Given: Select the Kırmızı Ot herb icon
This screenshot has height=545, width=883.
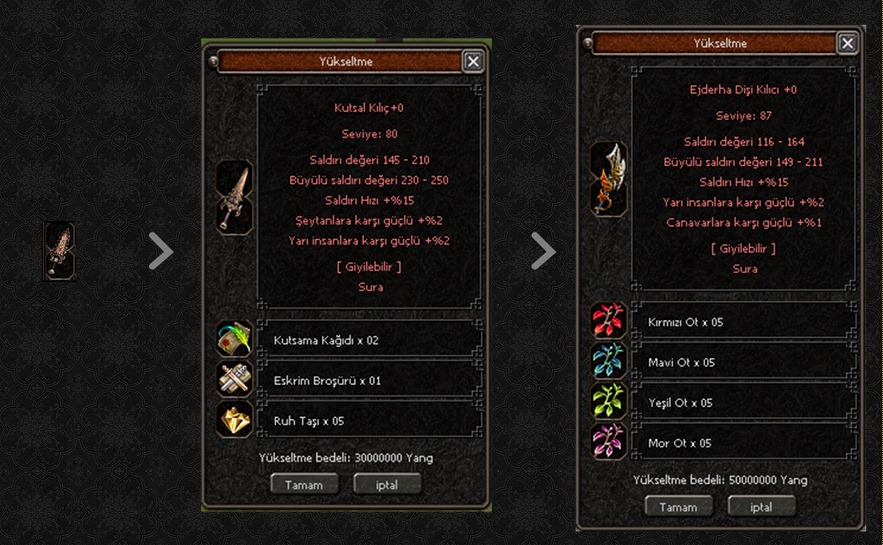Looking at the screenshot, I should click(608, 321).
